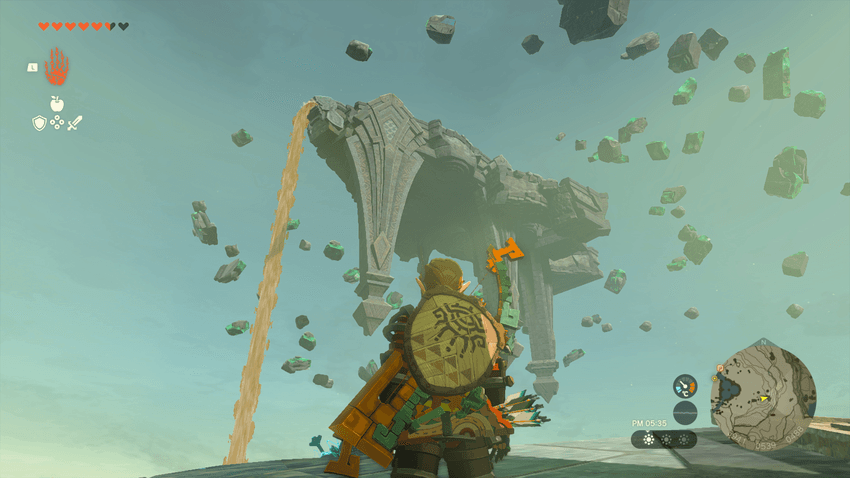The width and height of the screenshot is (850, 478).
Task: Click the four-dot d-pad indicator icon
Action: pyautogui.click(x=57, y=123)
